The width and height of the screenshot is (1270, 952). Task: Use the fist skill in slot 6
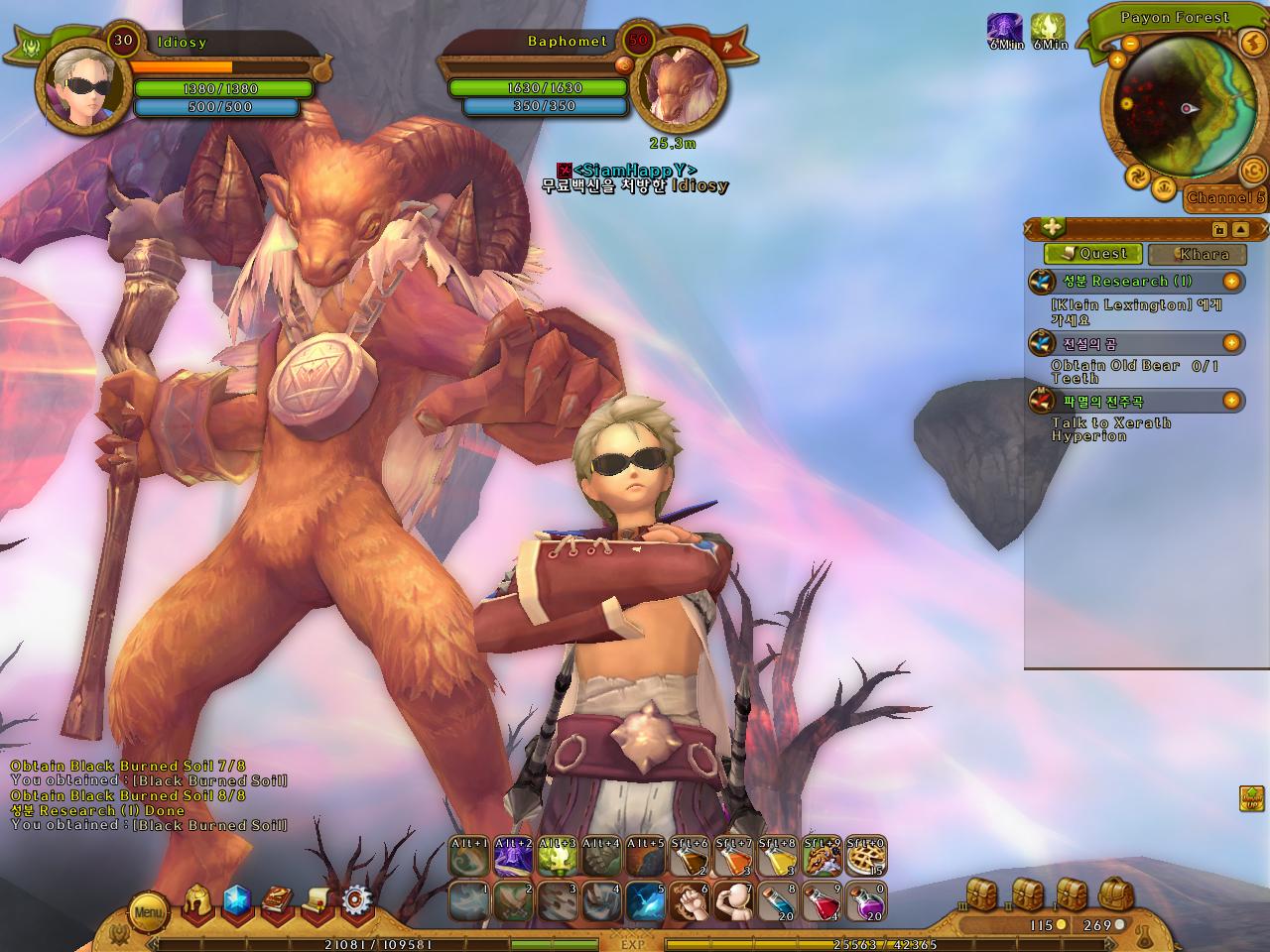(x=687, y=901)
